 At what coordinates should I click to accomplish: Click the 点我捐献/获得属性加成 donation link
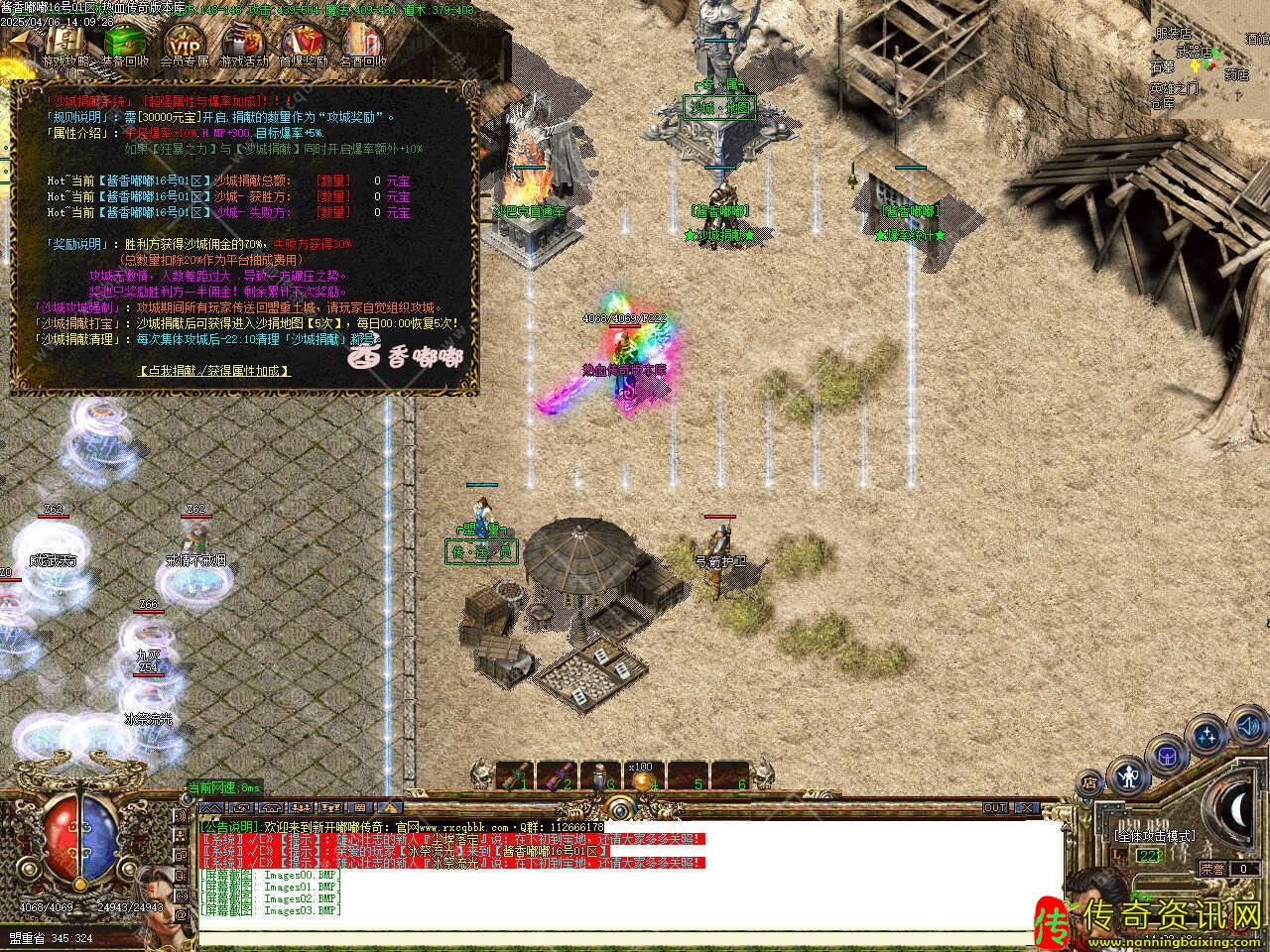pos(214,370)
